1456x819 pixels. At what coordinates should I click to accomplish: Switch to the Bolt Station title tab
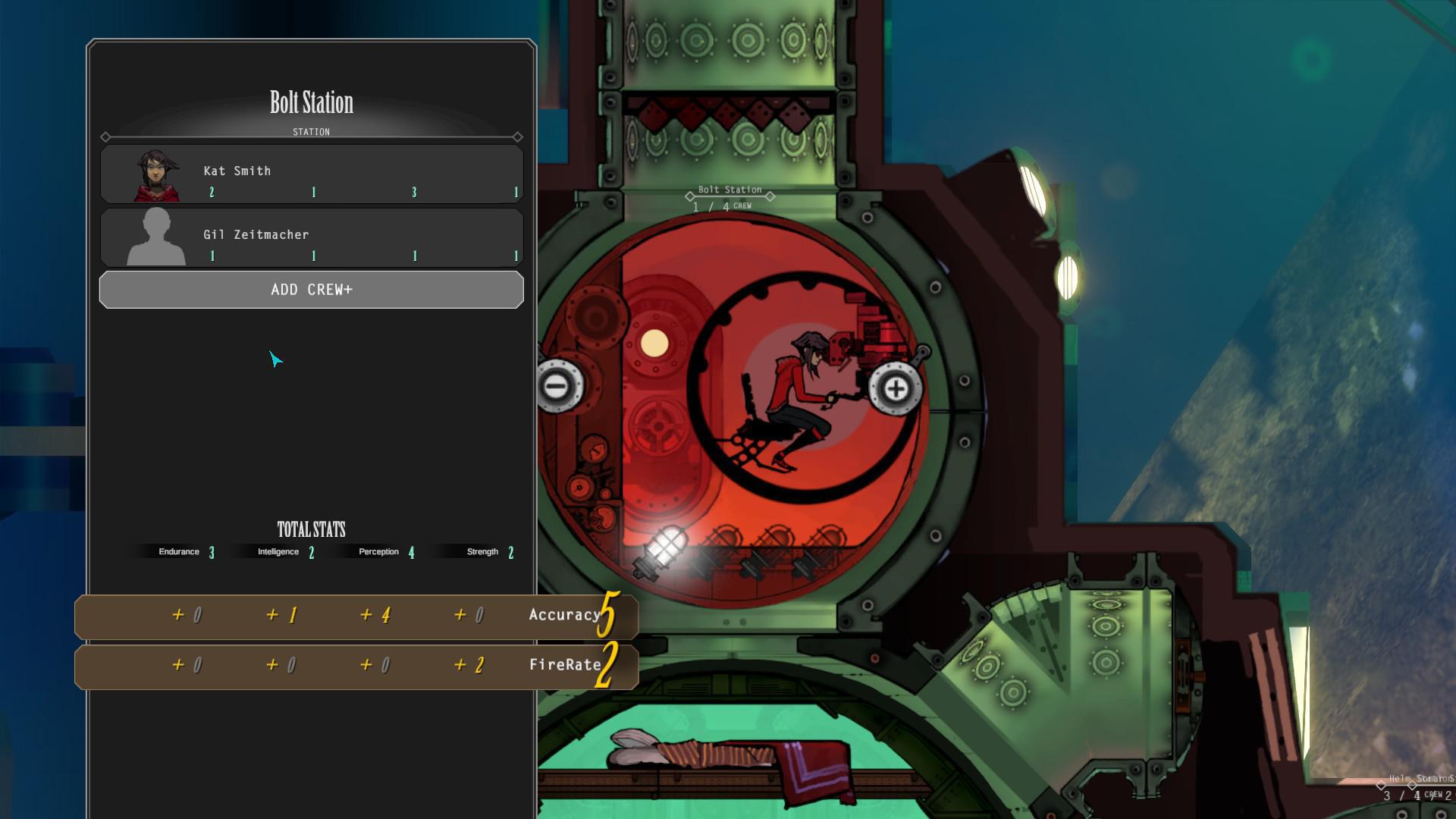tap(311, 103)
